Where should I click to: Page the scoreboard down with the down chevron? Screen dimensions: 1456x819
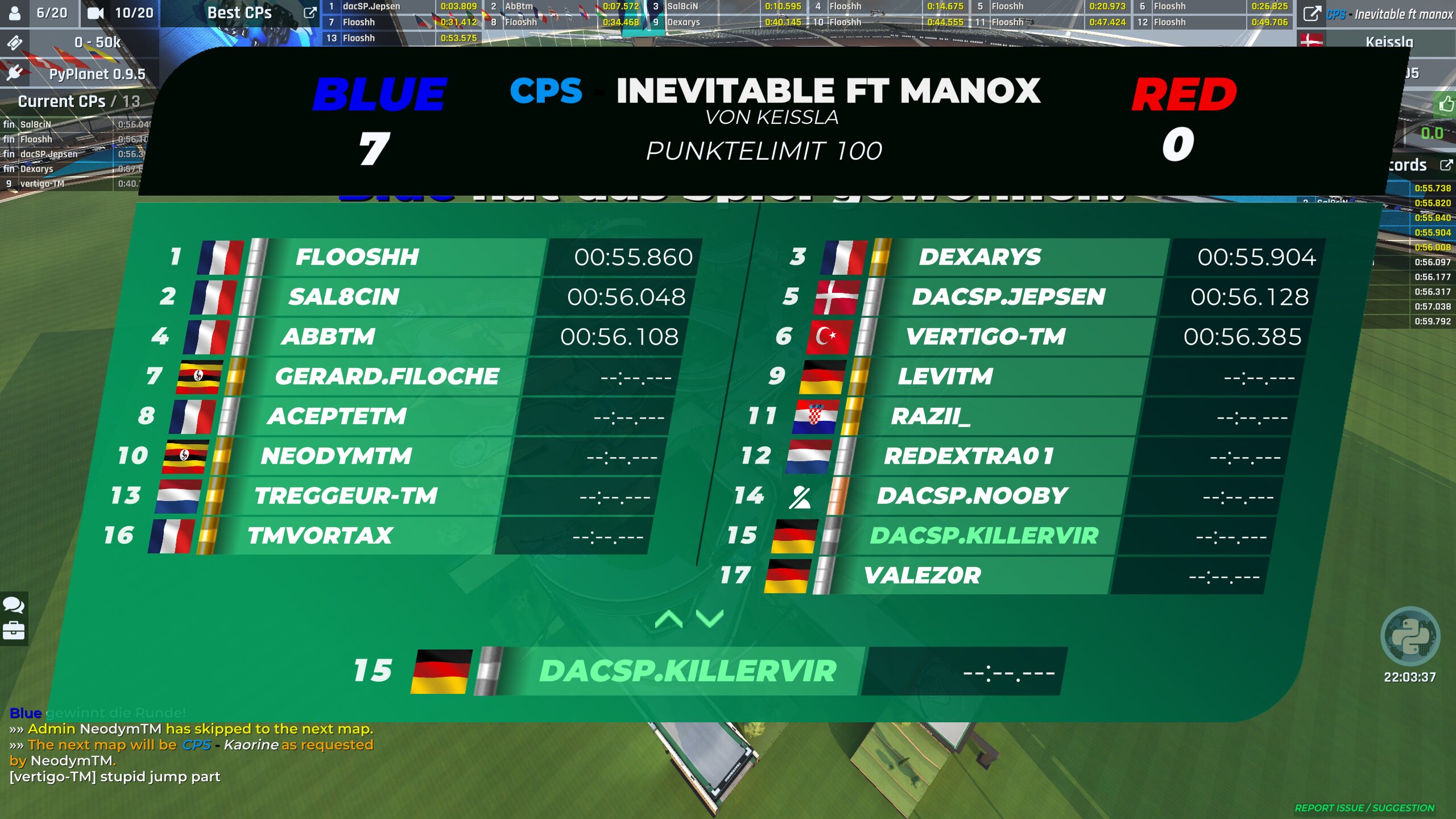click(x=710, y=619)
